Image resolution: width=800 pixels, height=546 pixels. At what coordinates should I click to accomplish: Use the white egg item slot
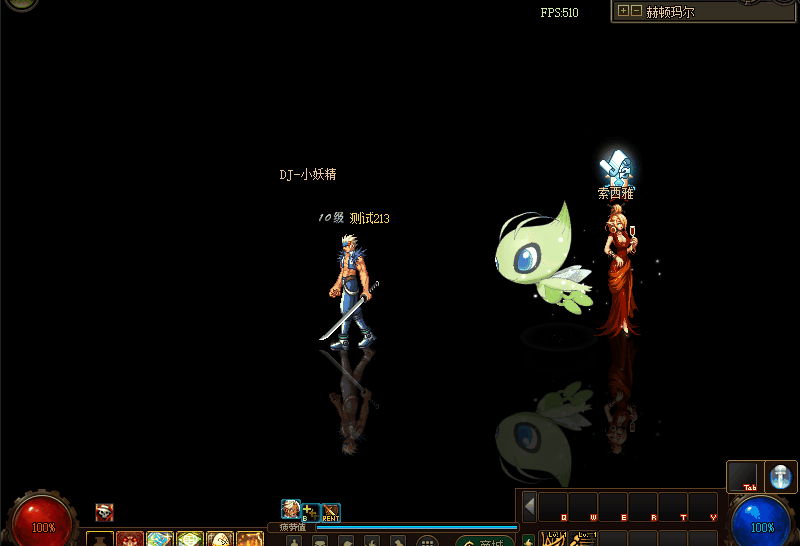tap(219, 539)
